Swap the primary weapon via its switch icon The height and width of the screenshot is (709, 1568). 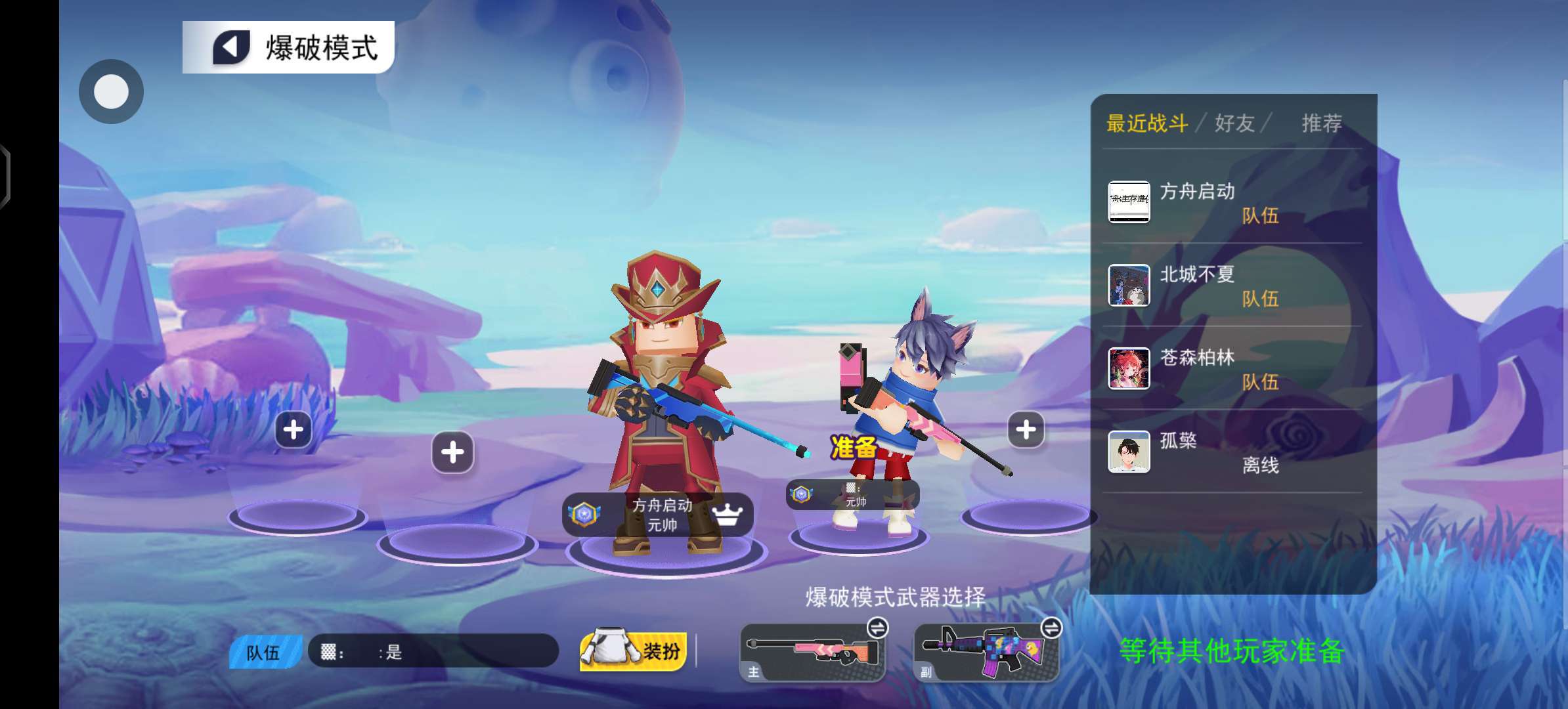pyautogui.click(x=877, y=628)
